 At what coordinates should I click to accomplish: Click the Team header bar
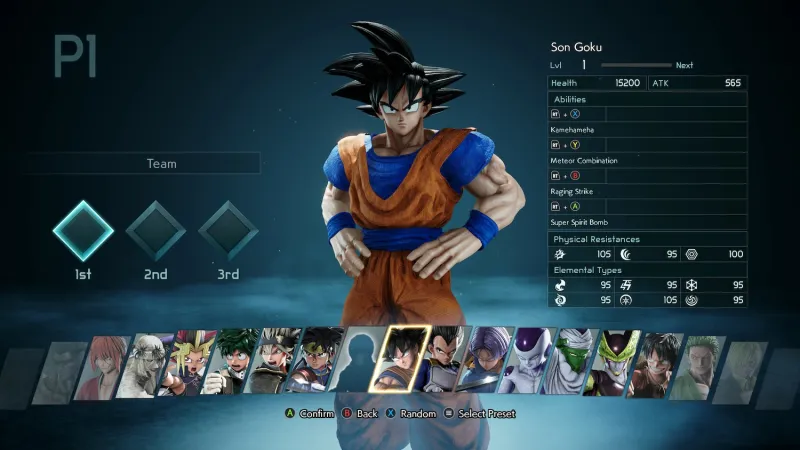coord(145,163)
